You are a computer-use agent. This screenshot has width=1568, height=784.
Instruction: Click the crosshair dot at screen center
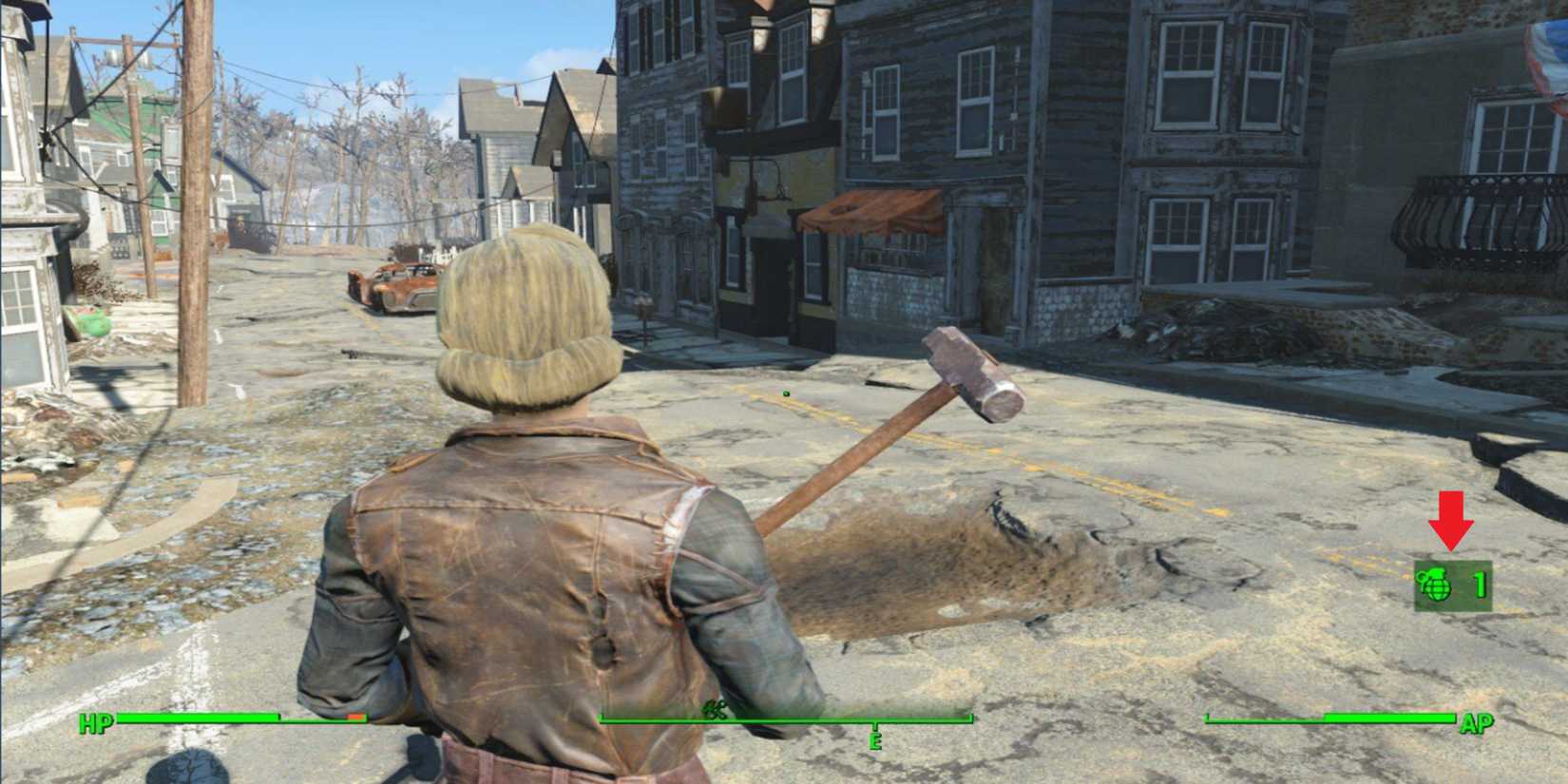[x=784, y=392]
